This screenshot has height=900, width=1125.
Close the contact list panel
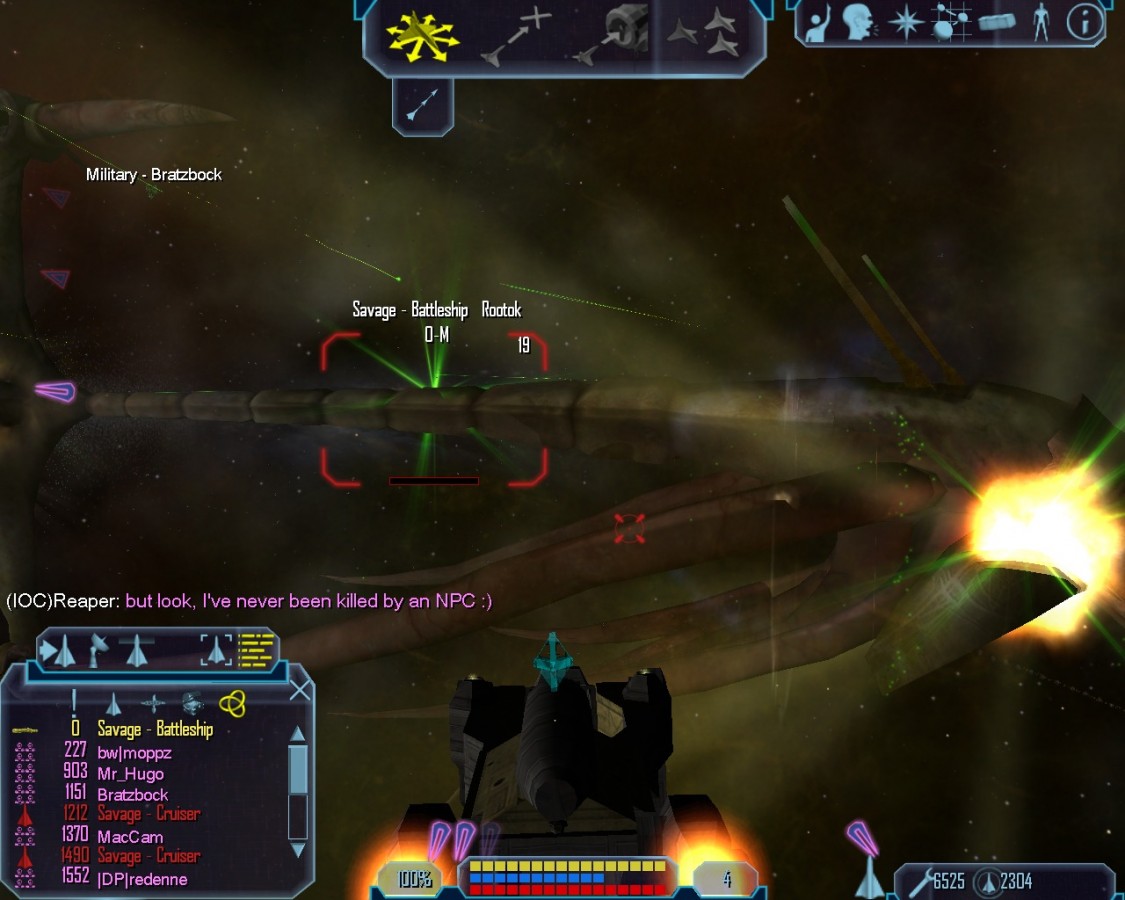[300, 691]
